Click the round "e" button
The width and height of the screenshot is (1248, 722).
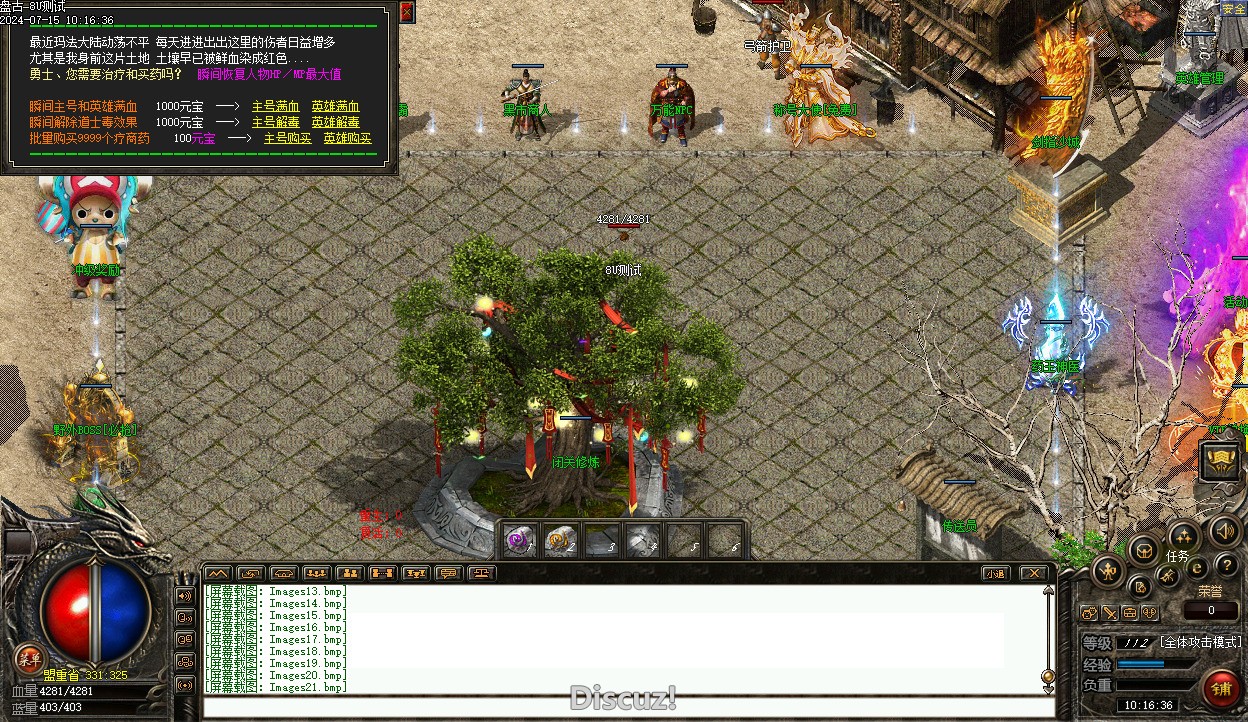[x=1196, y=568]
